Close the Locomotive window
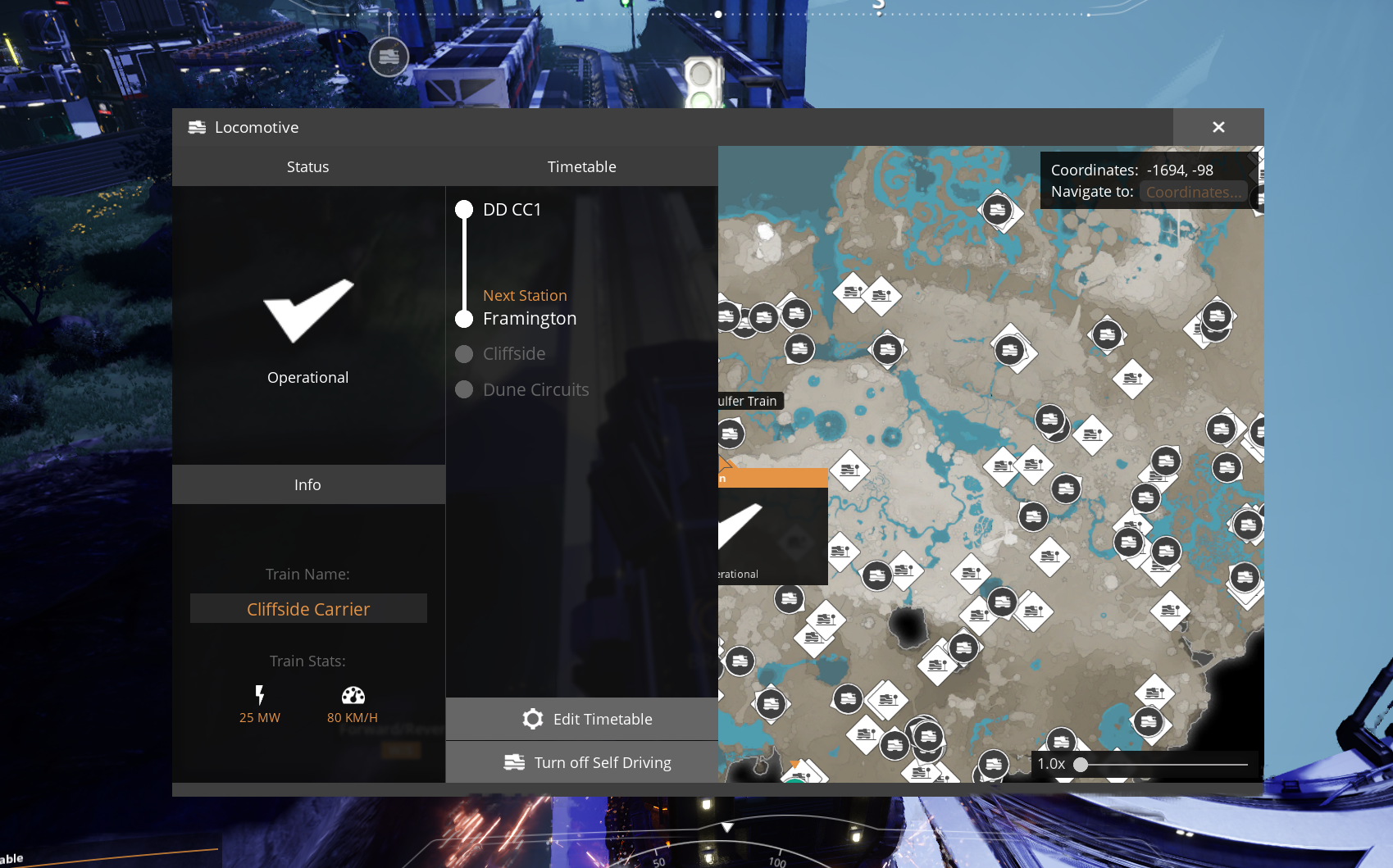1393x868 pixels. (x=1218, y=127)
